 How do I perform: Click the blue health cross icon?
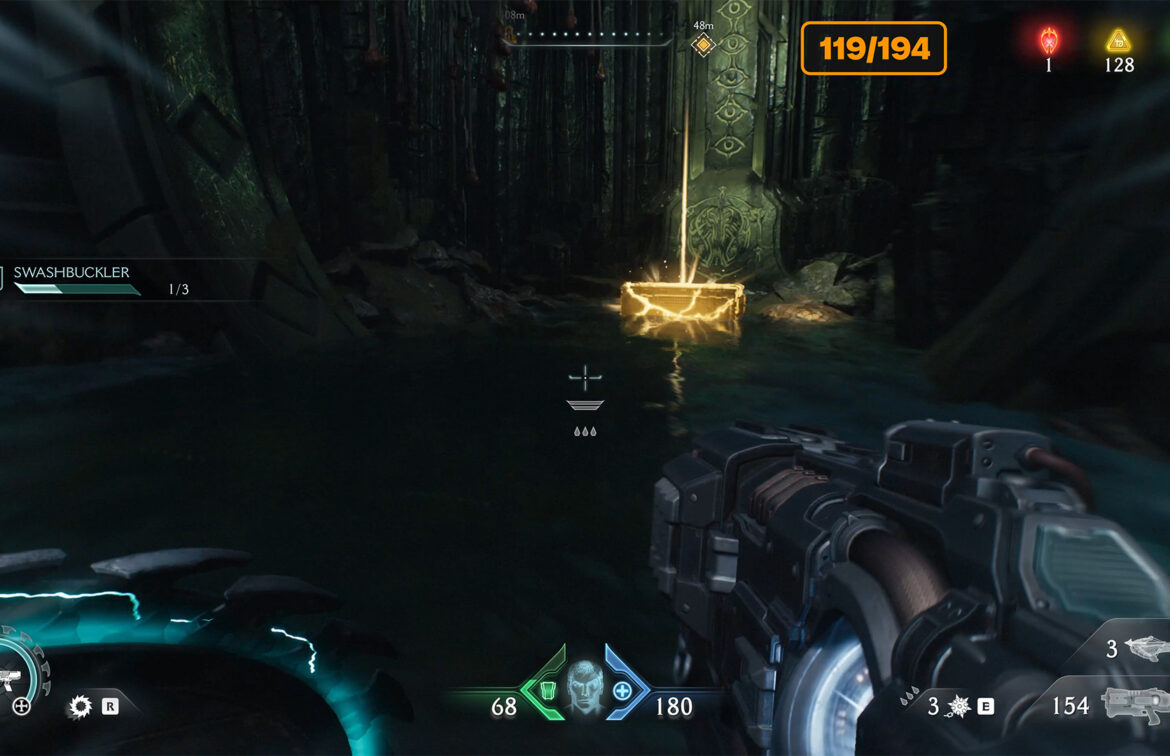[x=622, y=690]
